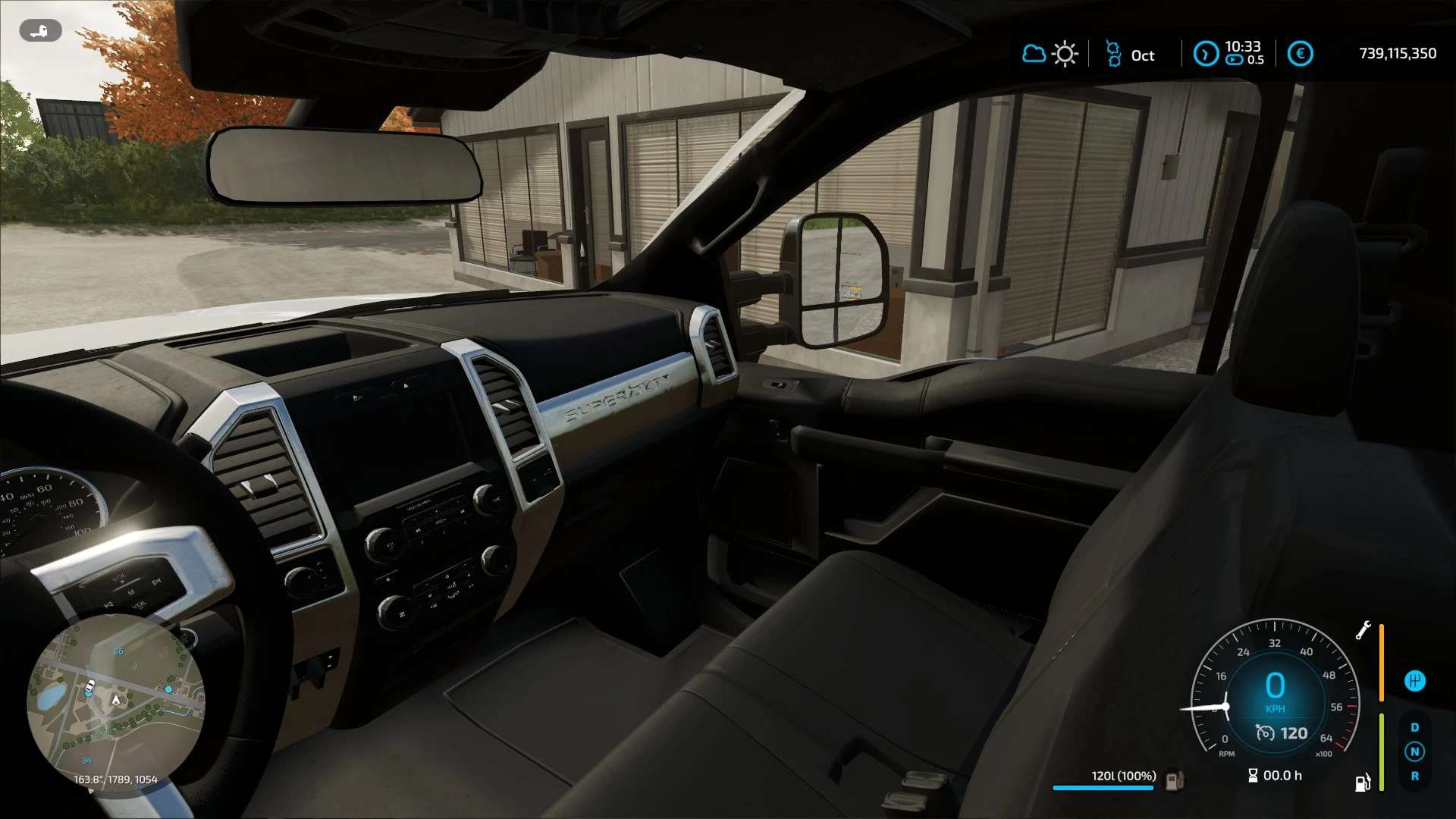Click the cruise control speed icon
This screenshot has width=1456, height=819.
1265,733
